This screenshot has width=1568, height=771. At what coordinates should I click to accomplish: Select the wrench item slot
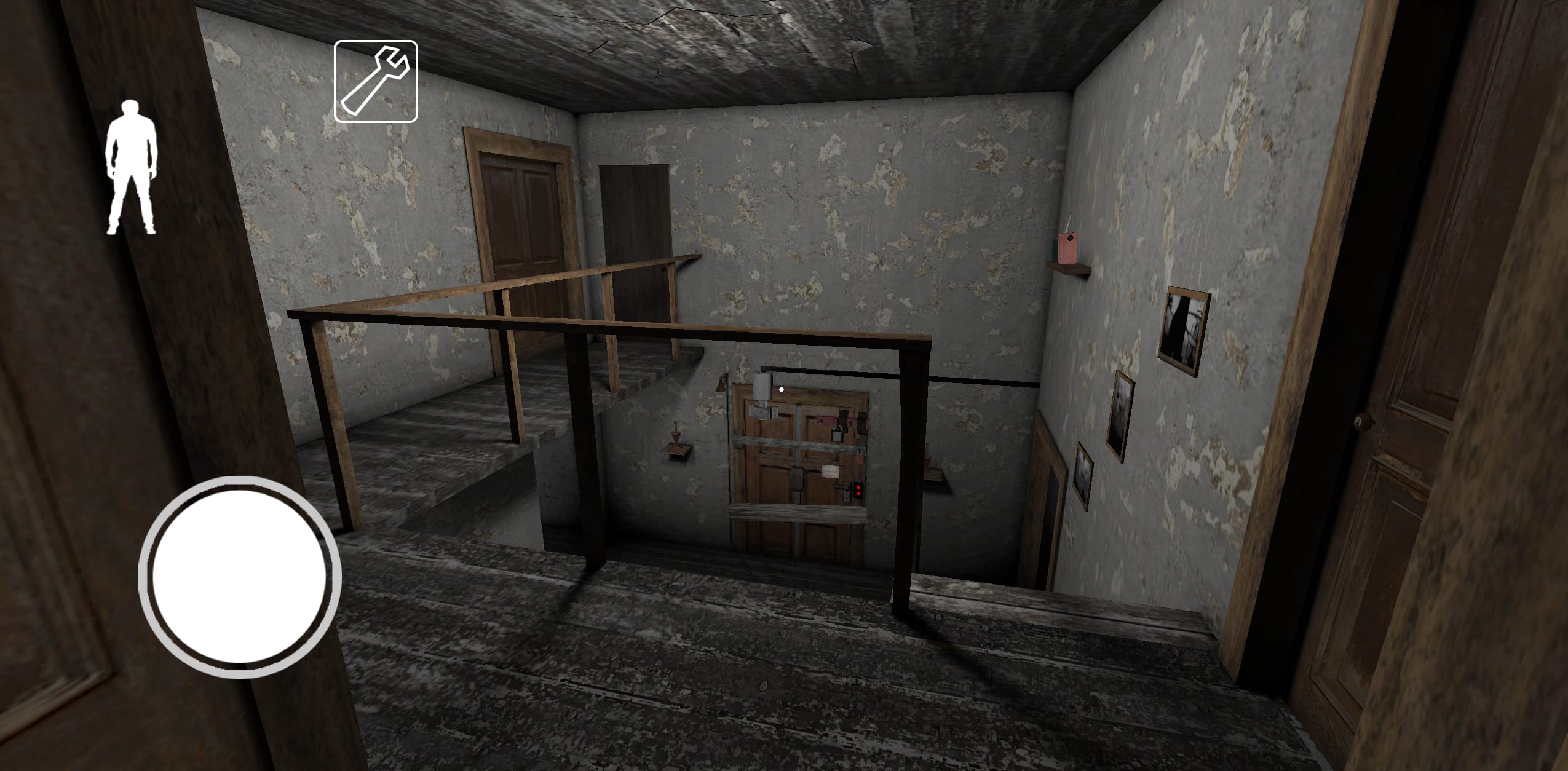click(376, 81)
